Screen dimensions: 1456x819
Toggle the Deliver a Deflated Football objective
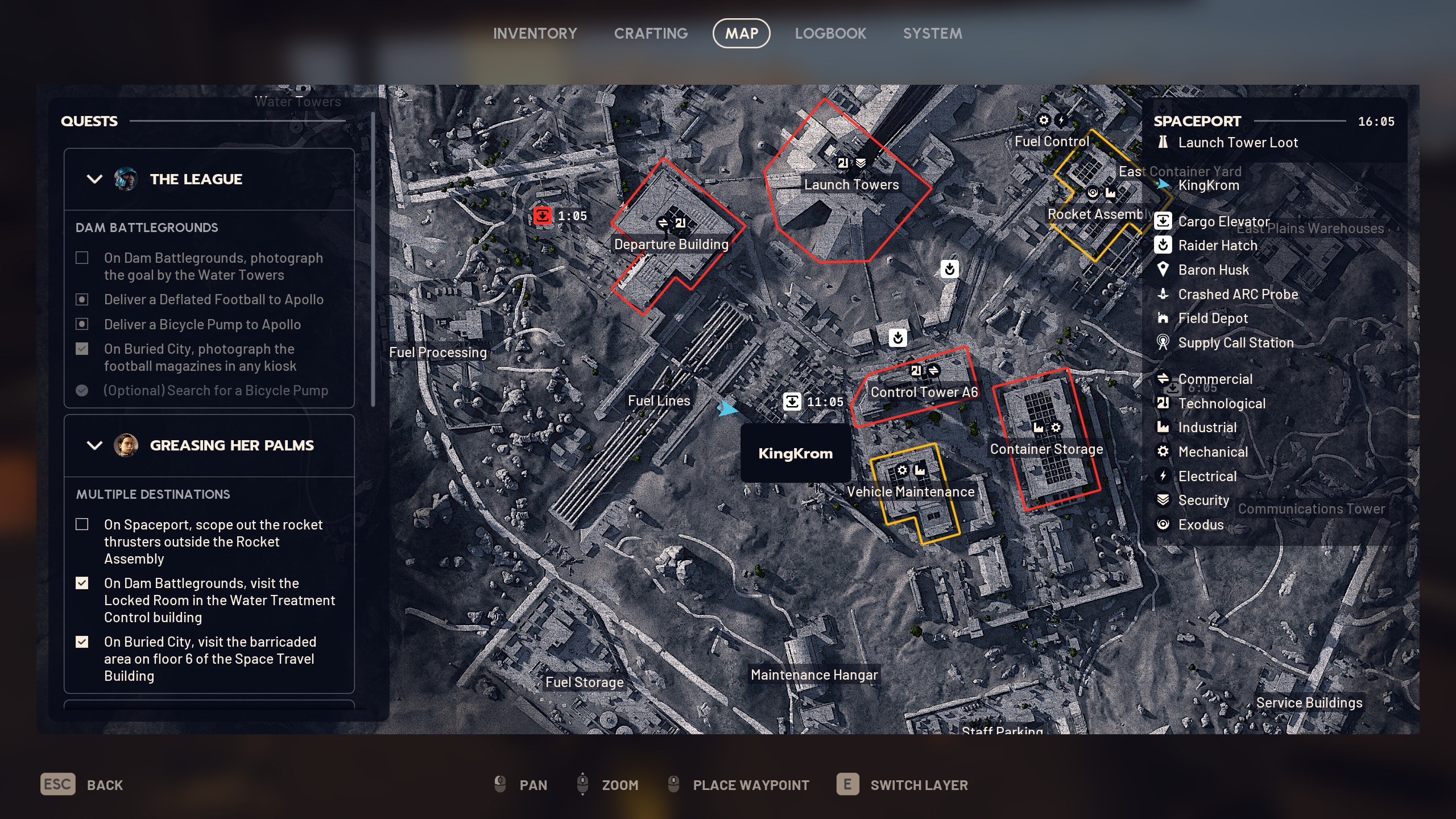[x=82, y=299]
